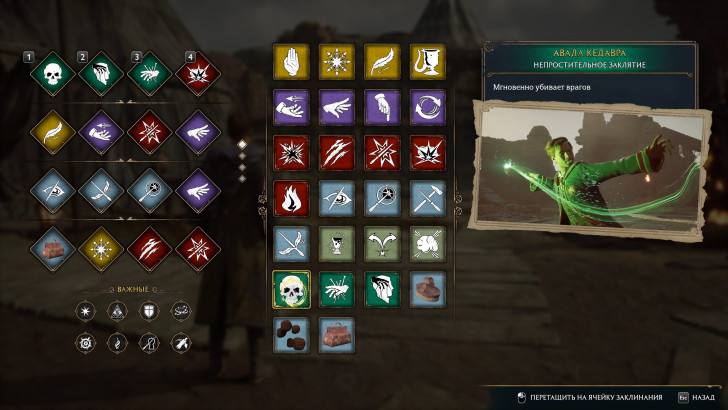728x410 pixels.
Task: Select the purple Descendo downward-pointing hand spell
Action: [382, 107]
